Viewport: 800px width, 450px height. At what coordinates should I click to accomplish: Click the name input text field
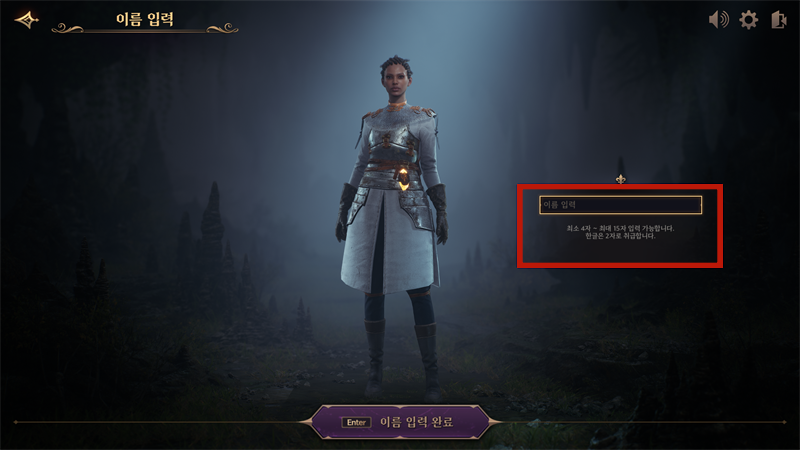pyautogui.click(x=620, y=205)
